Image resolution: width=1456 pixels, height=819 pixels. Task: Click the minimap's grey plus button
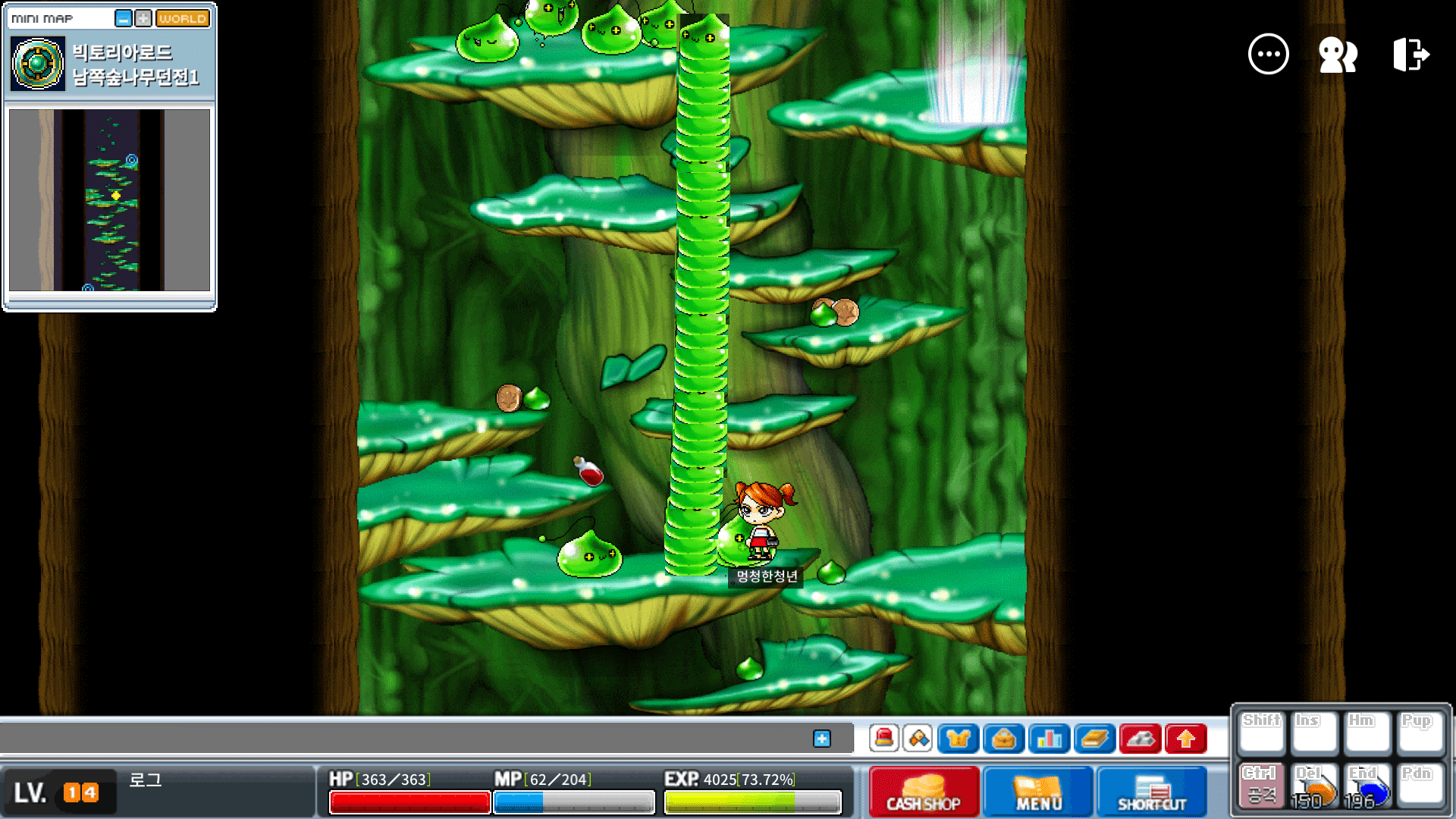[x=143, y=18]
